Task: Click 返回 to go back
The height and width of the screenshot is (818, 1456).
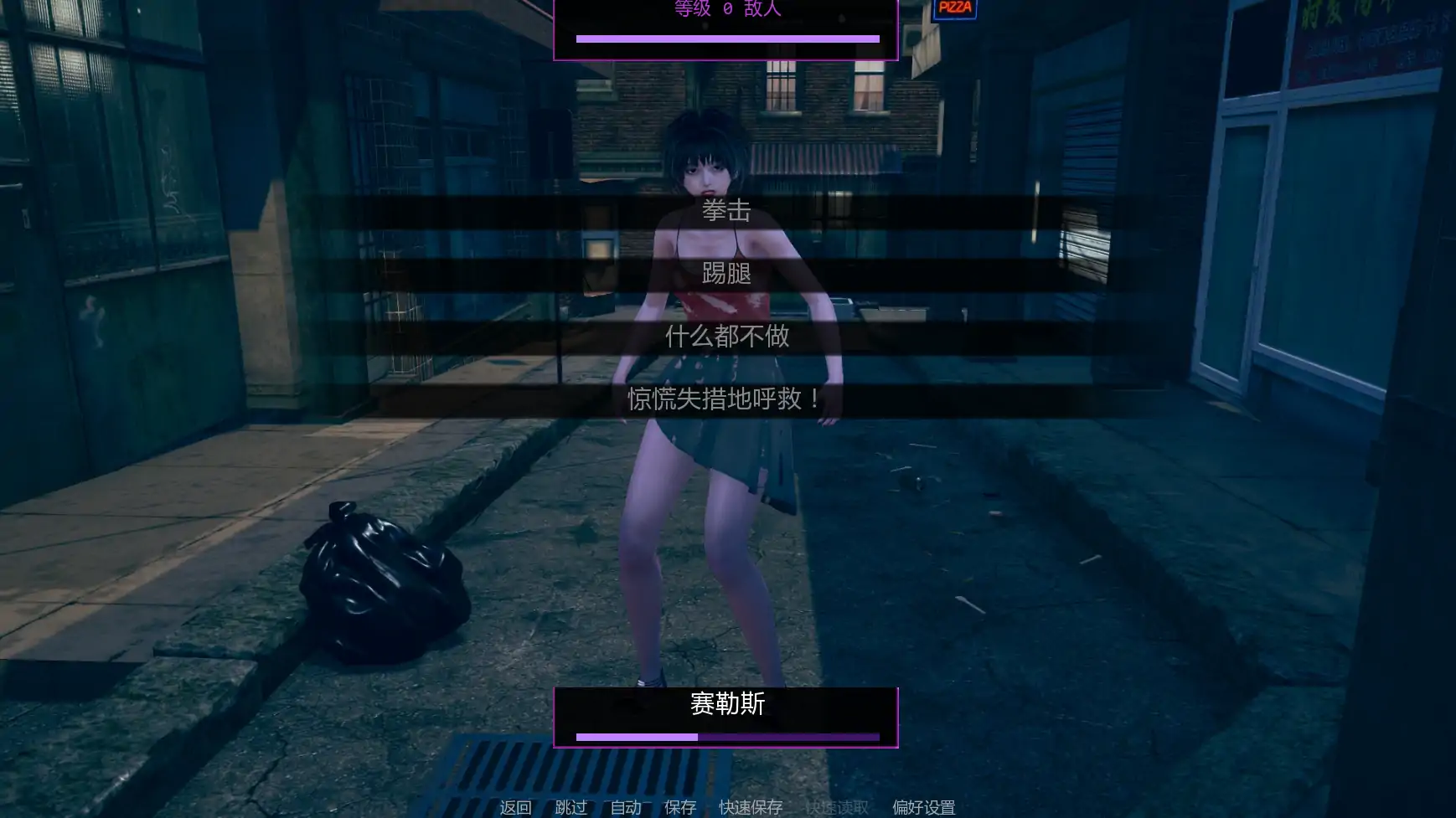Action: tap(515, 807)
